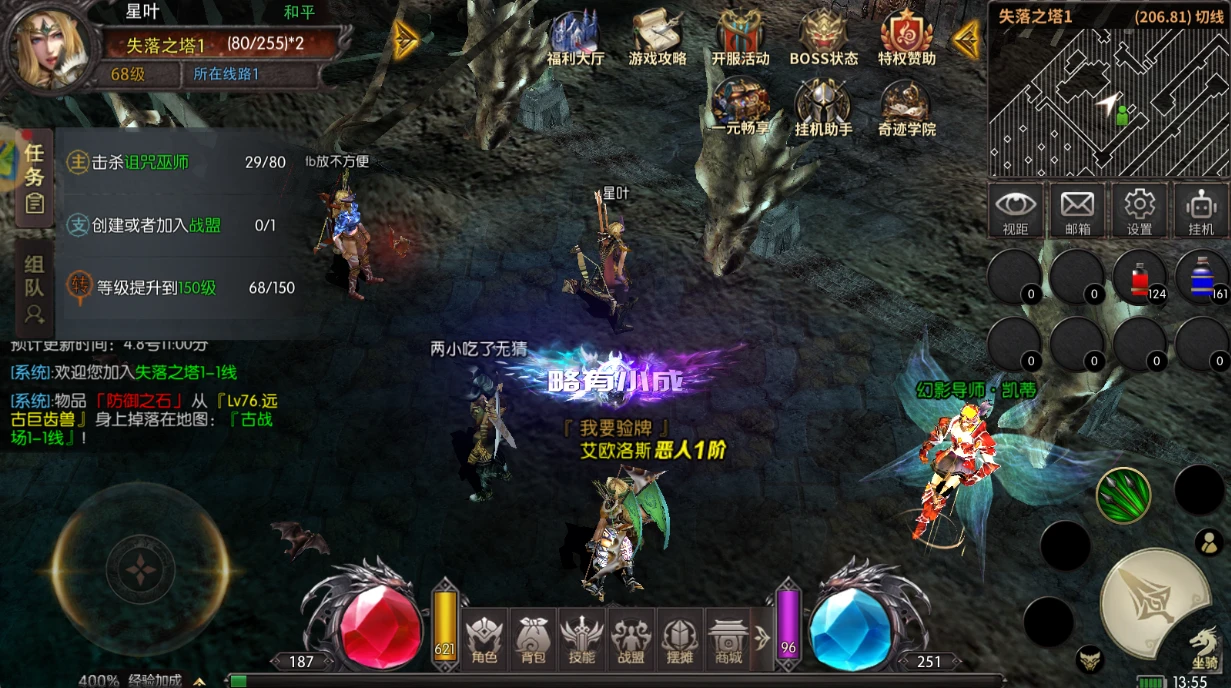Check the BOSS状态 icon

(x=823, y=38)
